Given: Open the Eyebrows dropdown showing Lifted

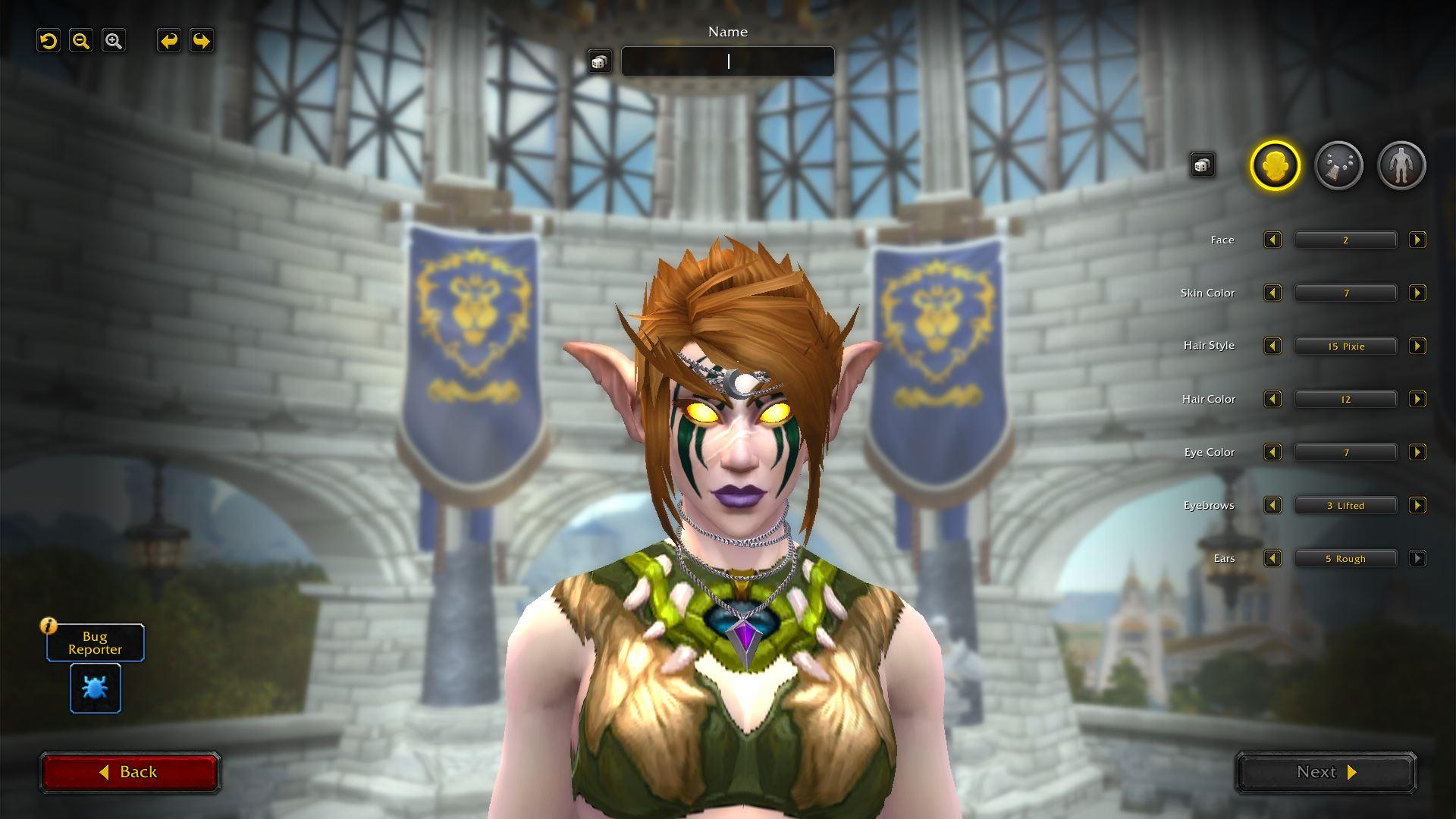Looking at the screenshot, I should pos(1345,506).
